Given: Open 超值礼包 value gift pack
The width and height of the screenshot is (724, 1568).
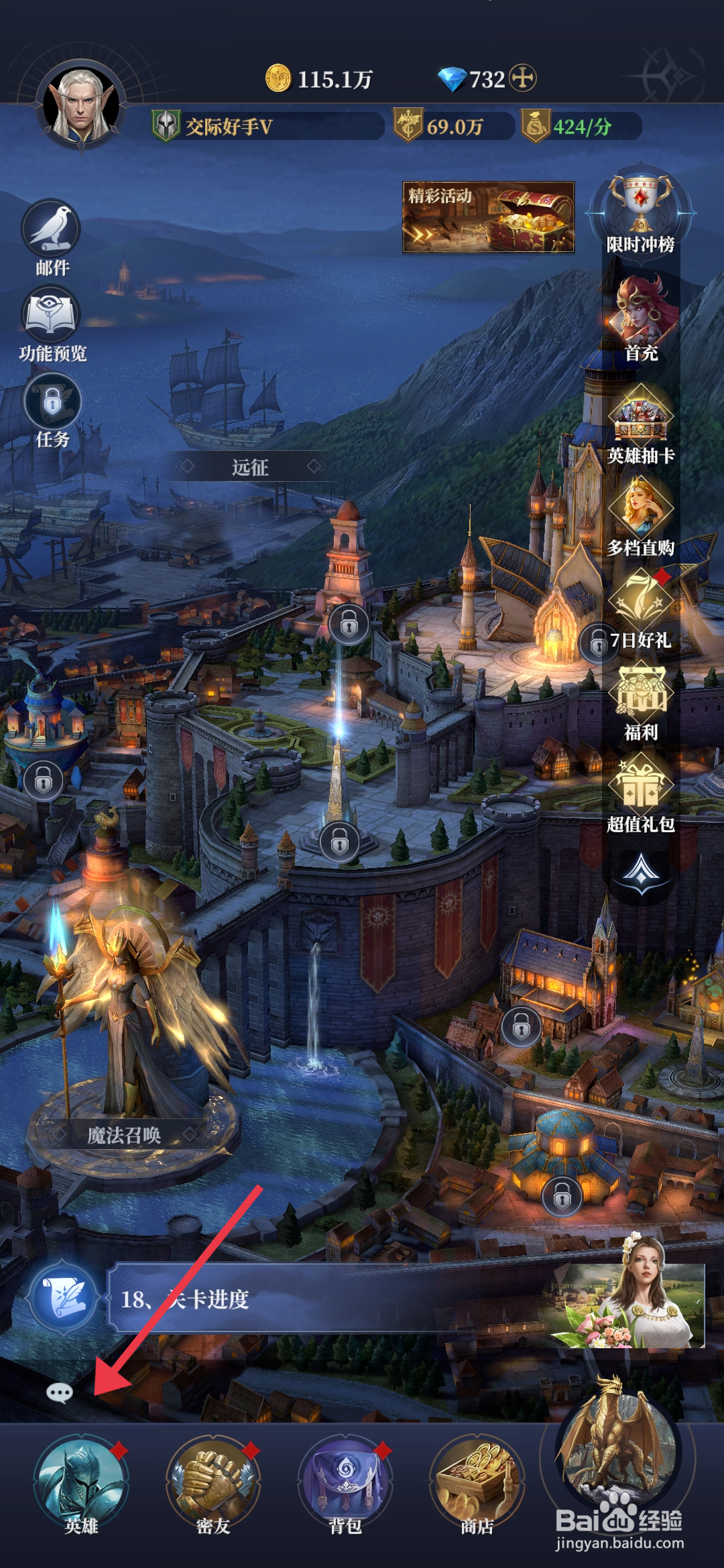Looking at the screenshot, I should [x=641, y=791].
